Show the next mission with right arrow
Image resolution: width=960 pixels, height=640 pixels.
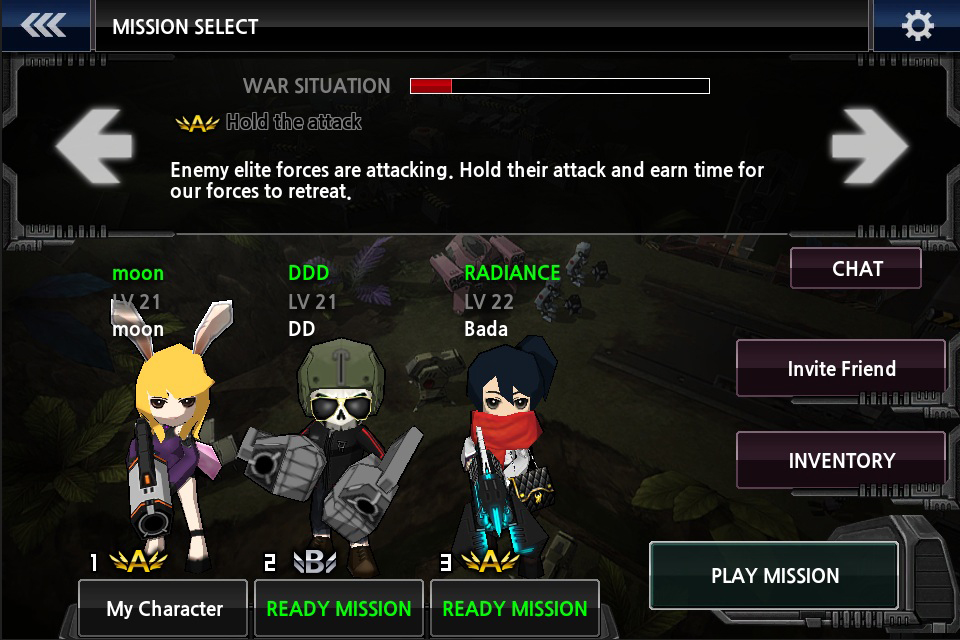click(869, 147)
